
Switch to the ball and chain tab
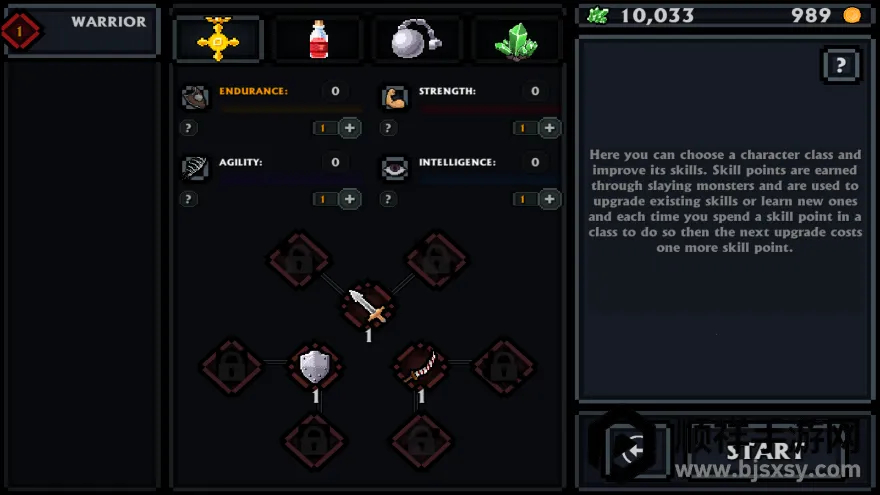pos(417,39)
